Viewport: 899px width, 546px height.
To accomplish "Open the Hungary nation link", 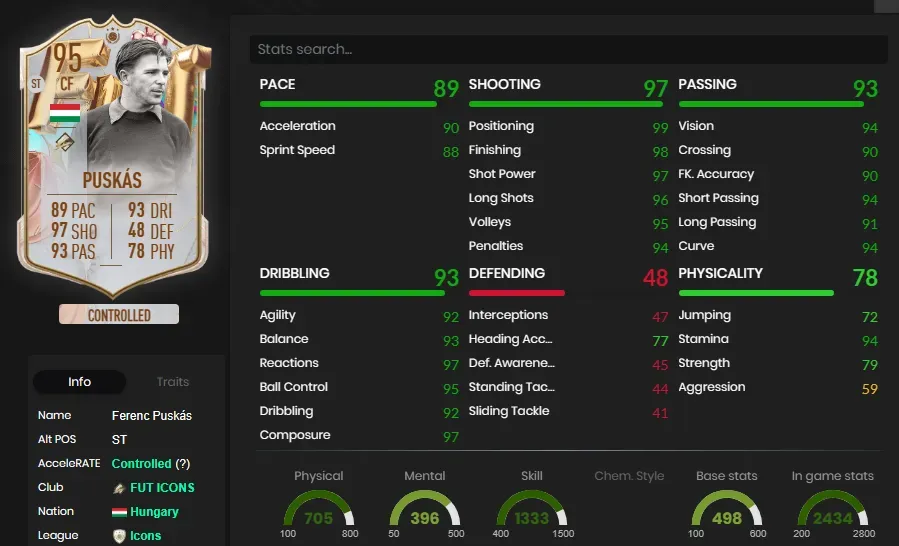I will 154,511.
